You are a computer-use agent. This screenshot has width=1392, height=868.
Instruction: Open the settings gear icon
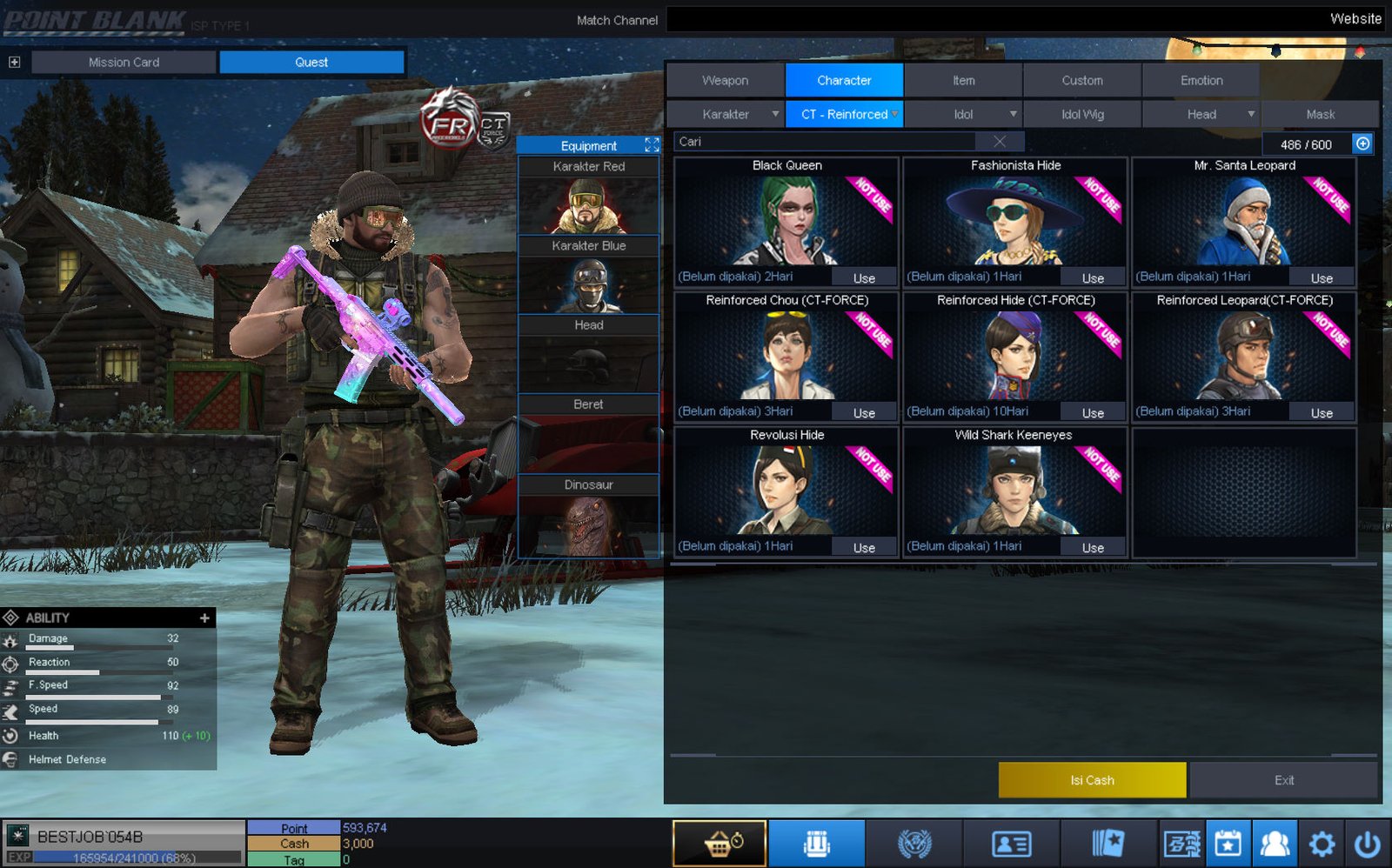pos(1321,843)
